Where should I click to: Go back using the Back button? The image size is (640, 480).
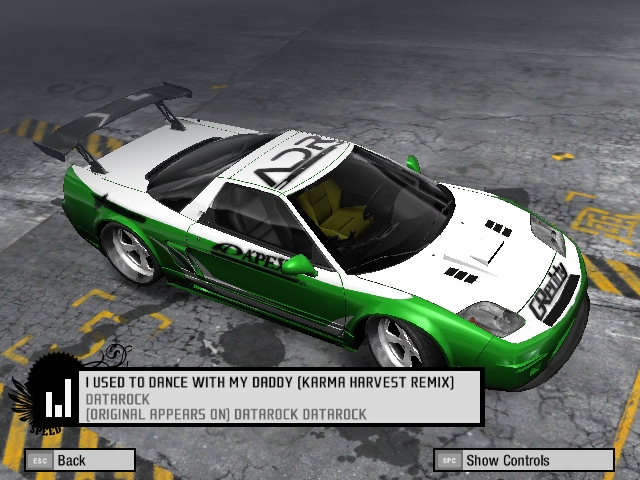(80, 460)
